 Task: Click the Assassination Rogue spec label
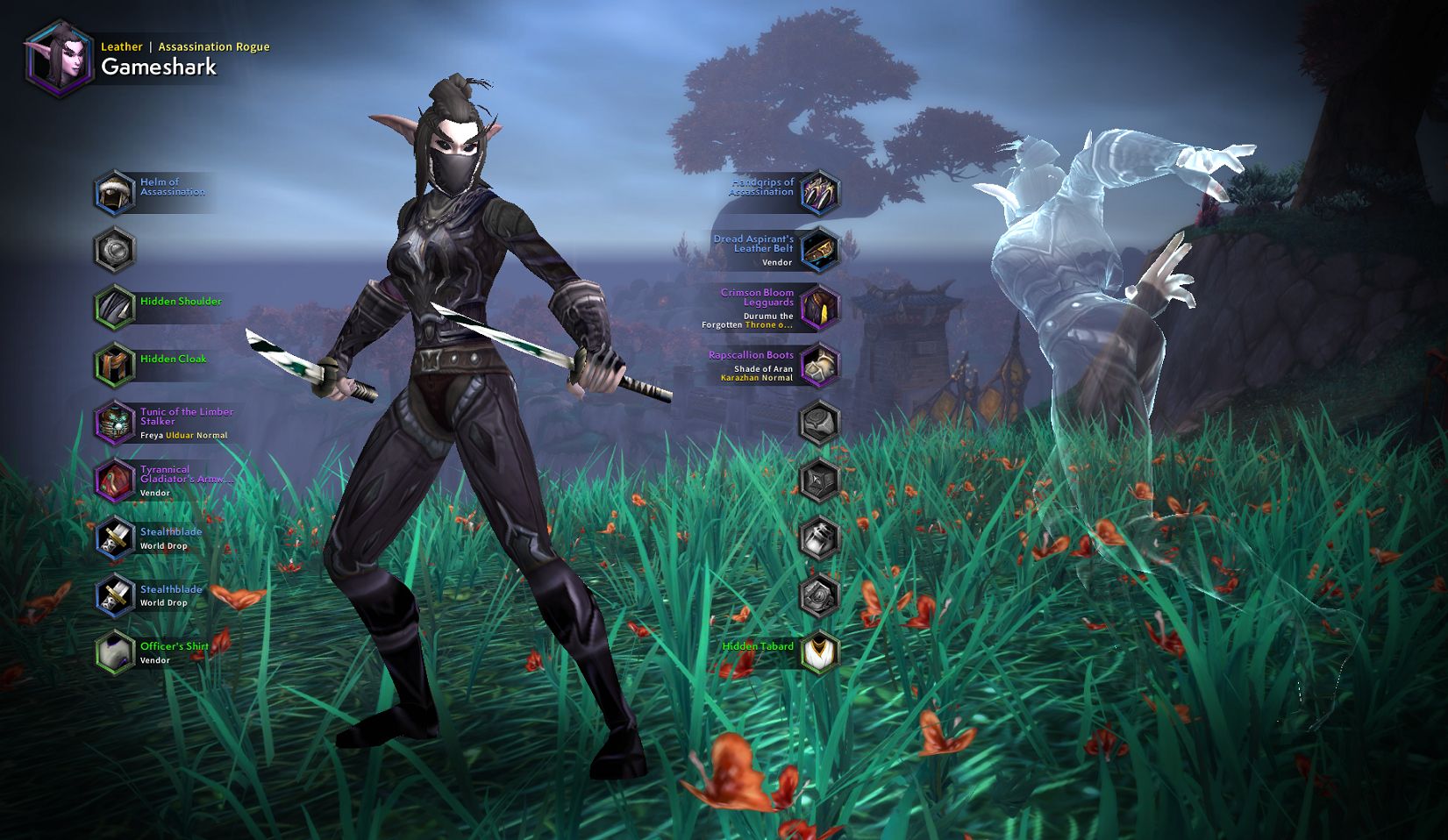tap(214, 46)
